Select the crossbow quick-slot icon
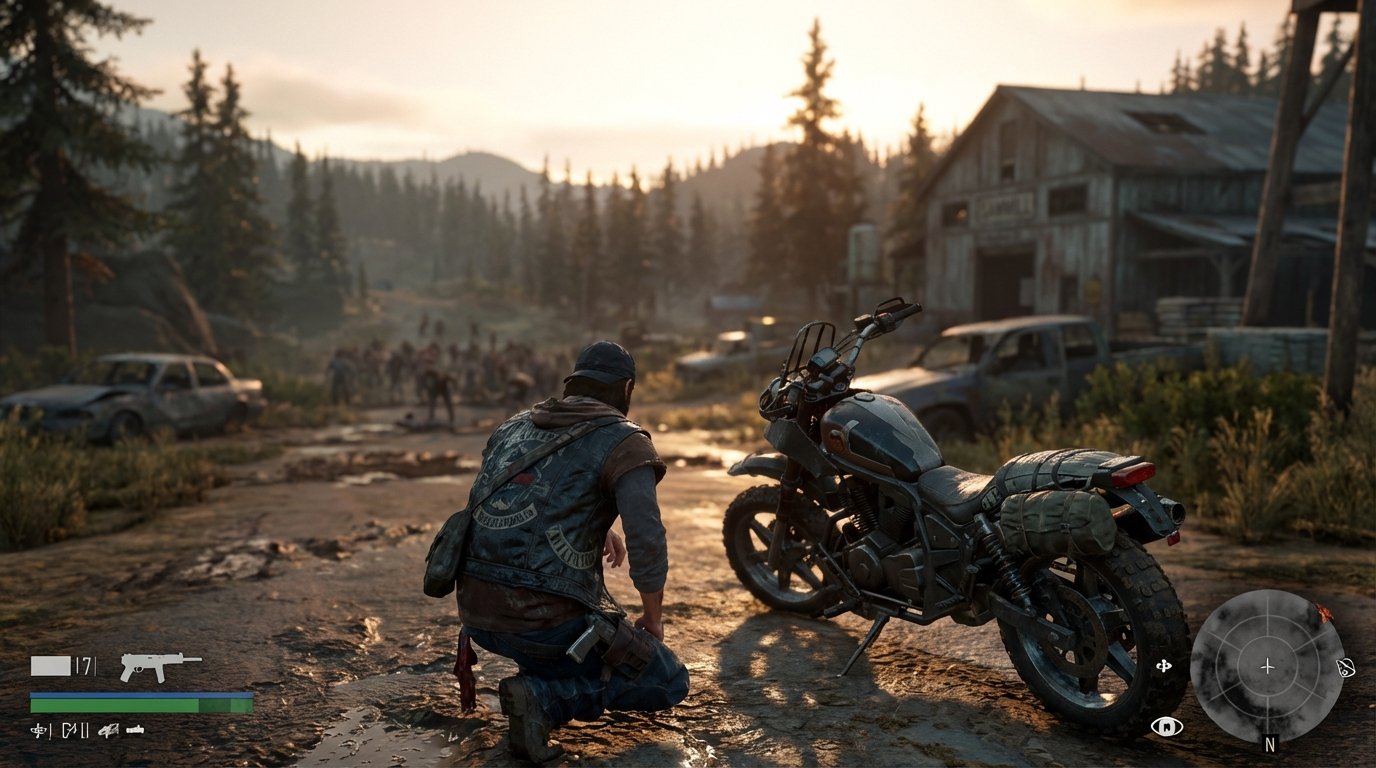Screen dimensions: 1376x768 click(x=38, y=729)
